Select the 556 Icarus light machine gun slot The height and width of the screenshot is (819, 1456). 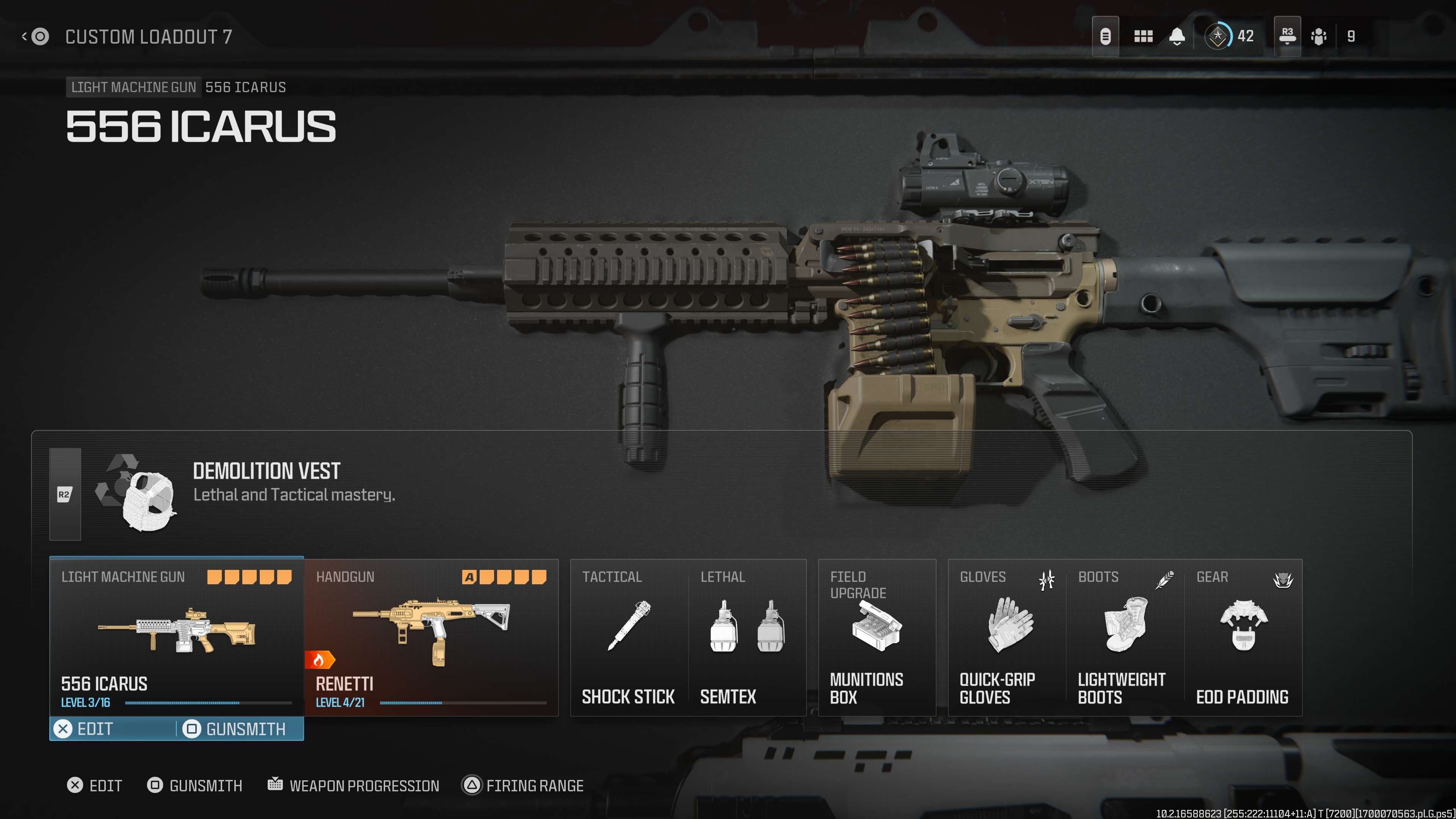pyautogui.click(x=176, y=636)
